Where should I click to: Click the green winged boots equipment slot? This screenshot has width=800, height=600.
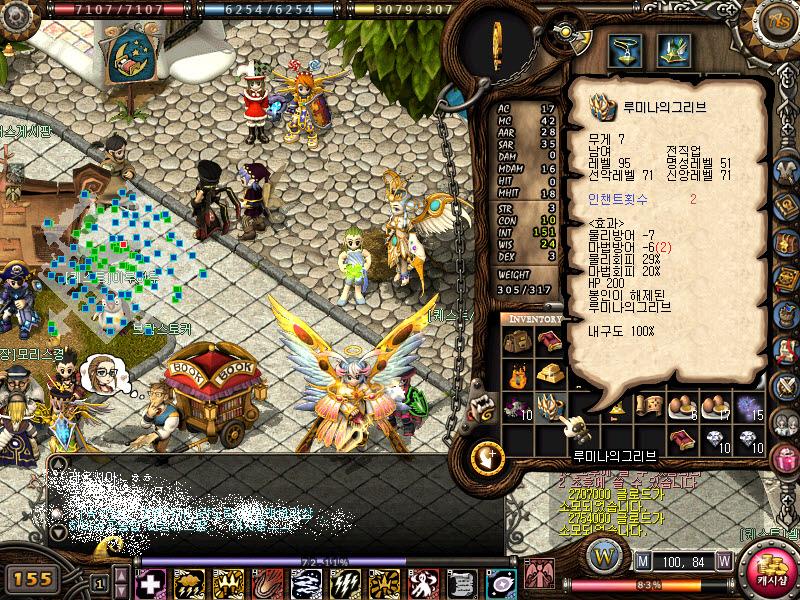click(673, 48)
